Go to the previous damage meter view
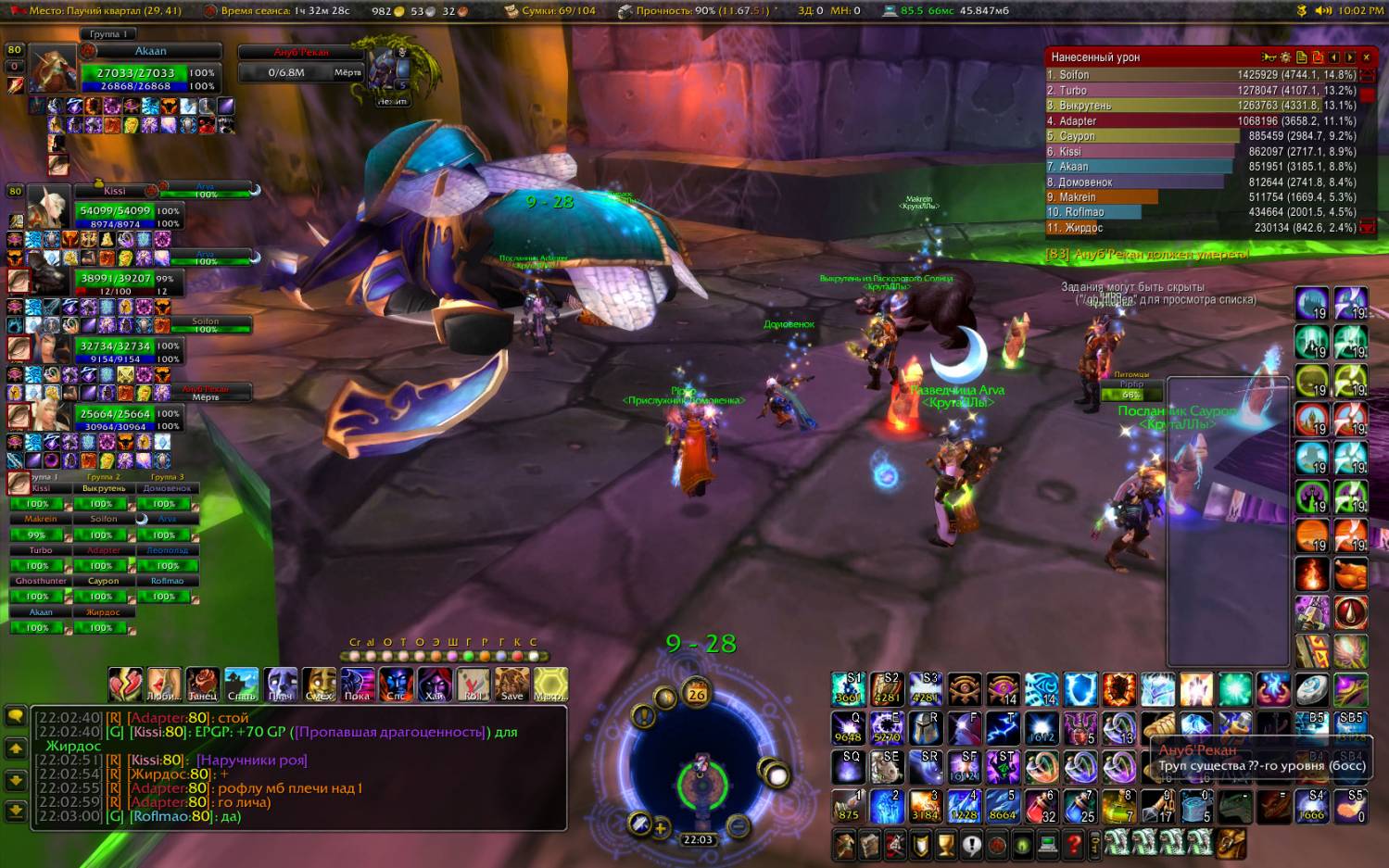The image size is (1389, 868). [x=1333, y=57]
